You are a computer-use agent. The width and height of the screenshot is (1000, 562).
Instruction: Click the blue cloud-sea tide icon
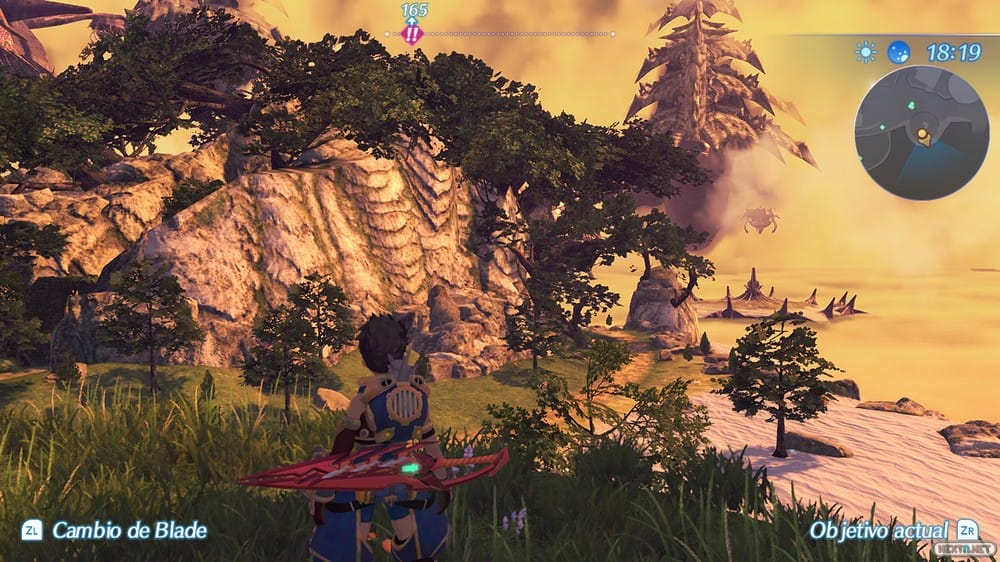pos(899,51)
